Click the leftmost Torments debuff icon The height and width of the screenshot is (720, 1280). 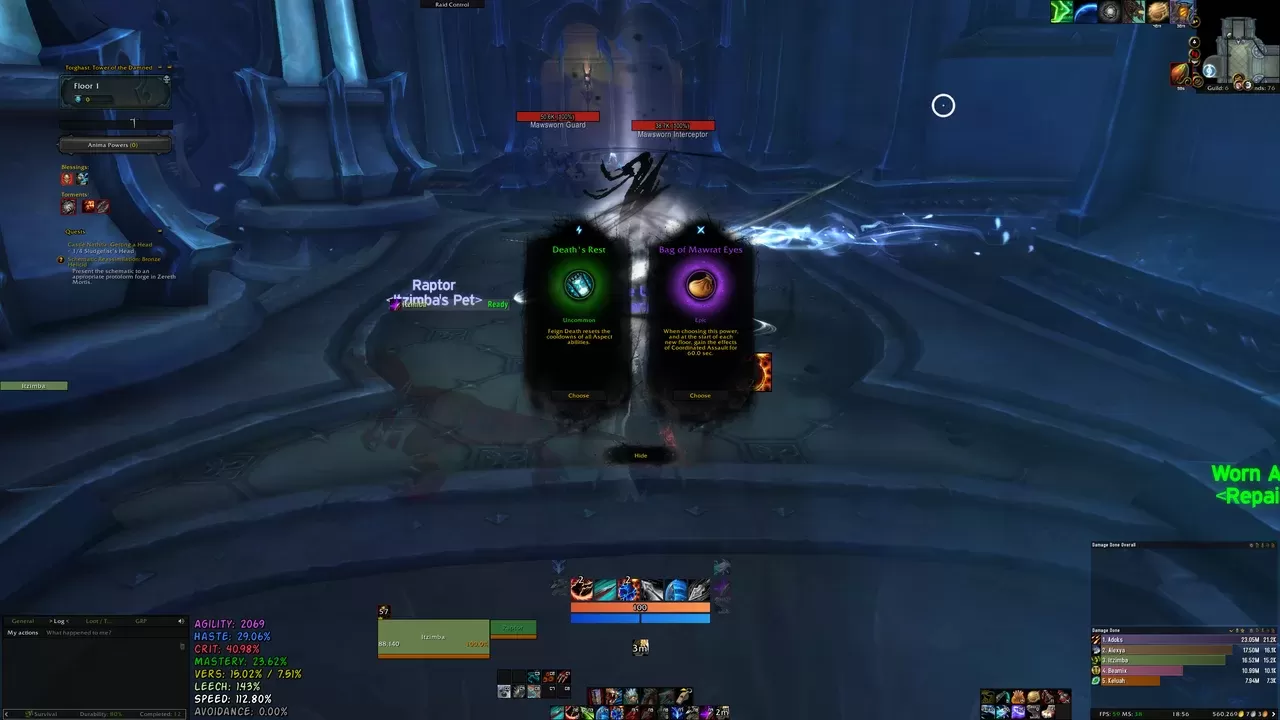[x=67, y=205]
